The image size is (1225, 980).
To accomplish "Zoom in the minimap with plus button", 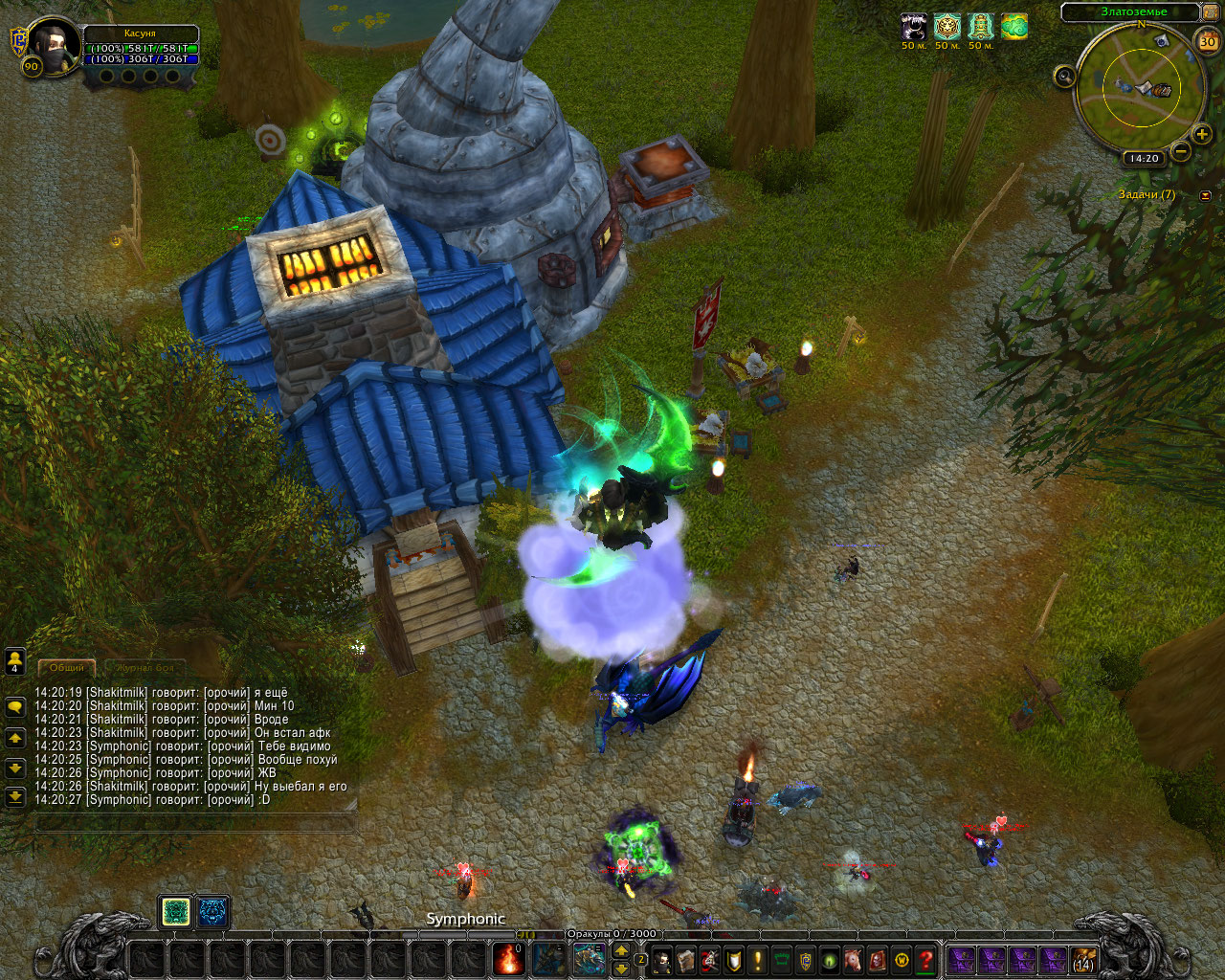I will [1202, 135].
